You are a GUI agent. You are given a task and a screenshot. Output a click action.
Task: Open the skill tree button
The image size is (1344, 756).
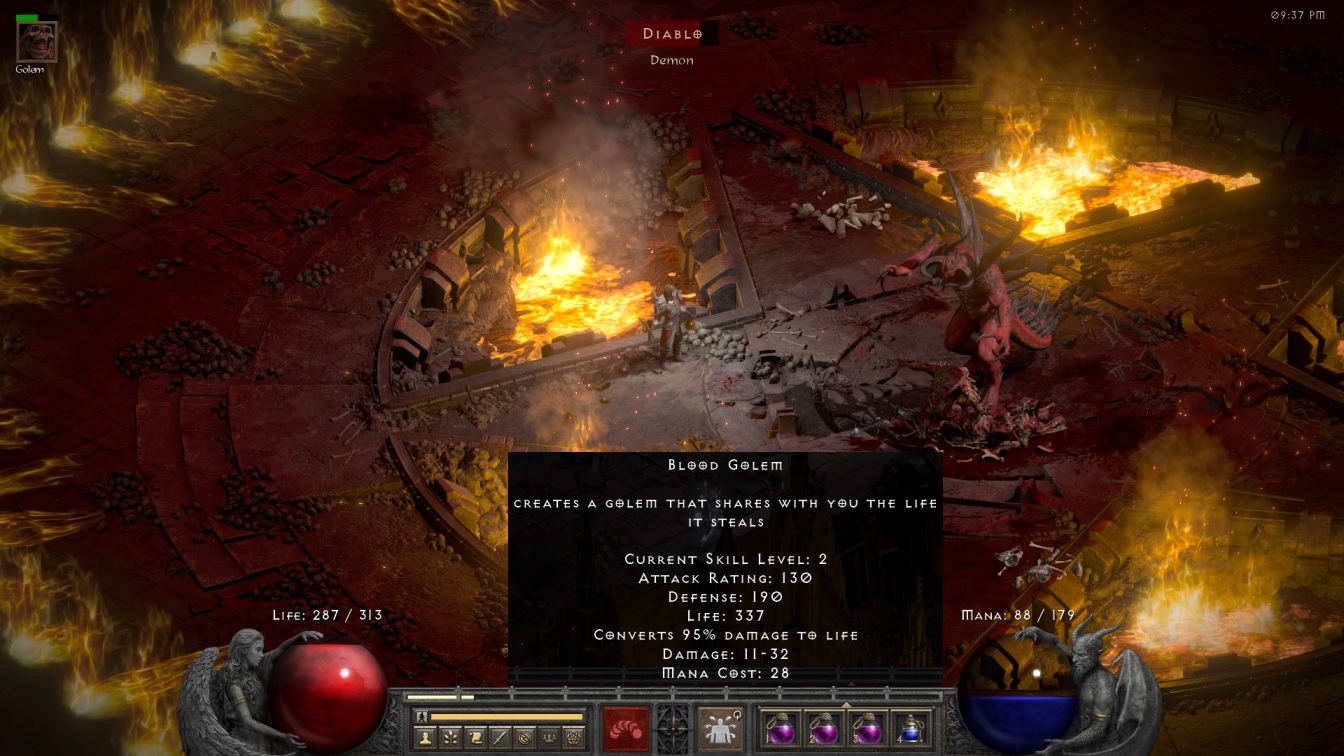click(x=453, y=737)
